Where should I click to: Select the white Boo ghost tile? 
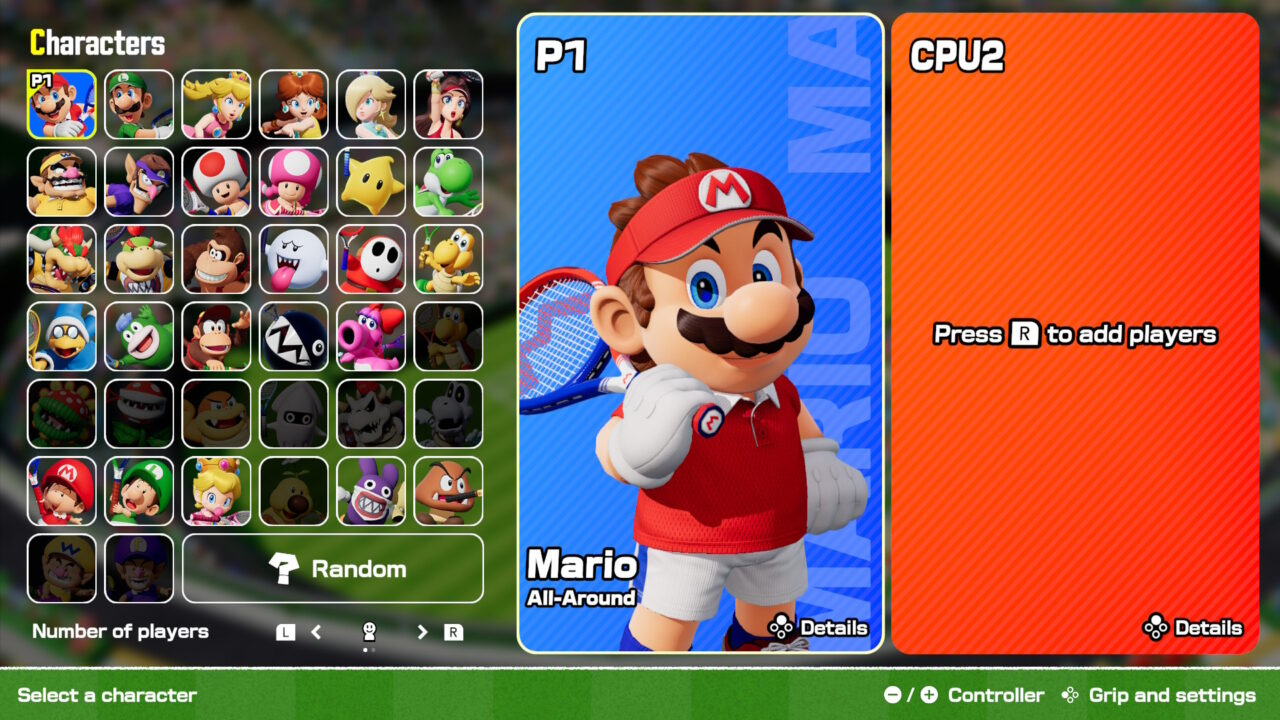coord(294,259)
